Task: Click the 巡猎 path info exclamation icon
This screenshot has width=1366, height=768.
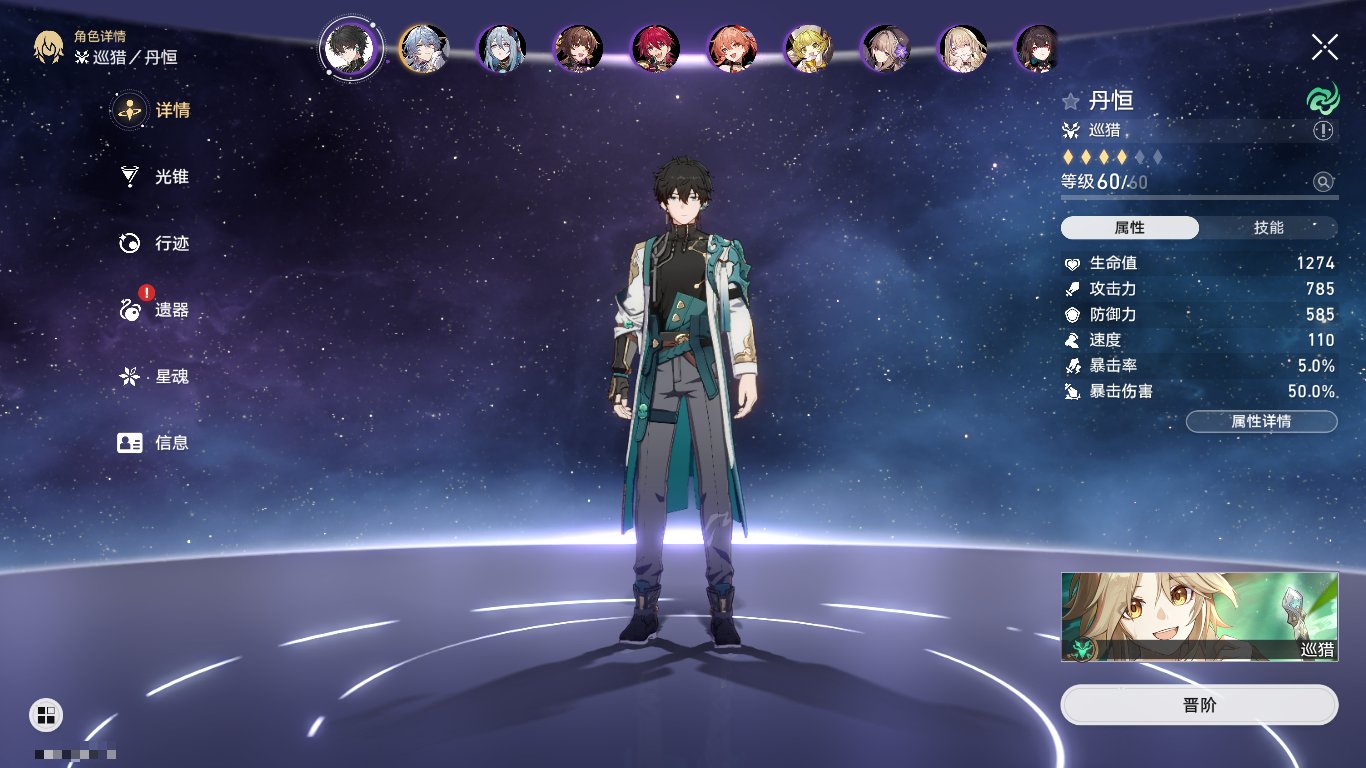Action: point(1323,131)
